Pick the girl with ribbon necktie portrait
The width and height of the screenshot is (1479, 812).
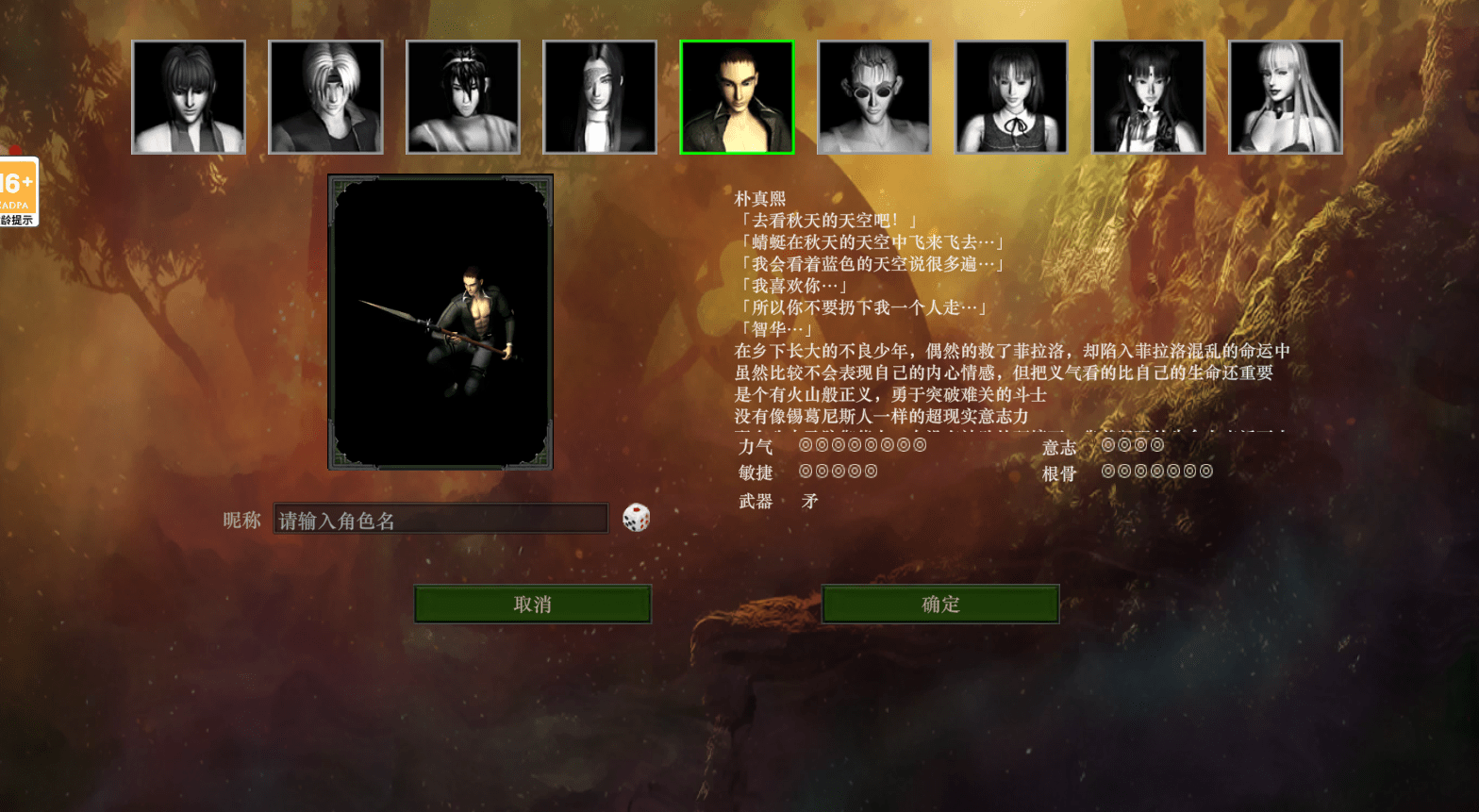[1011, 97]
